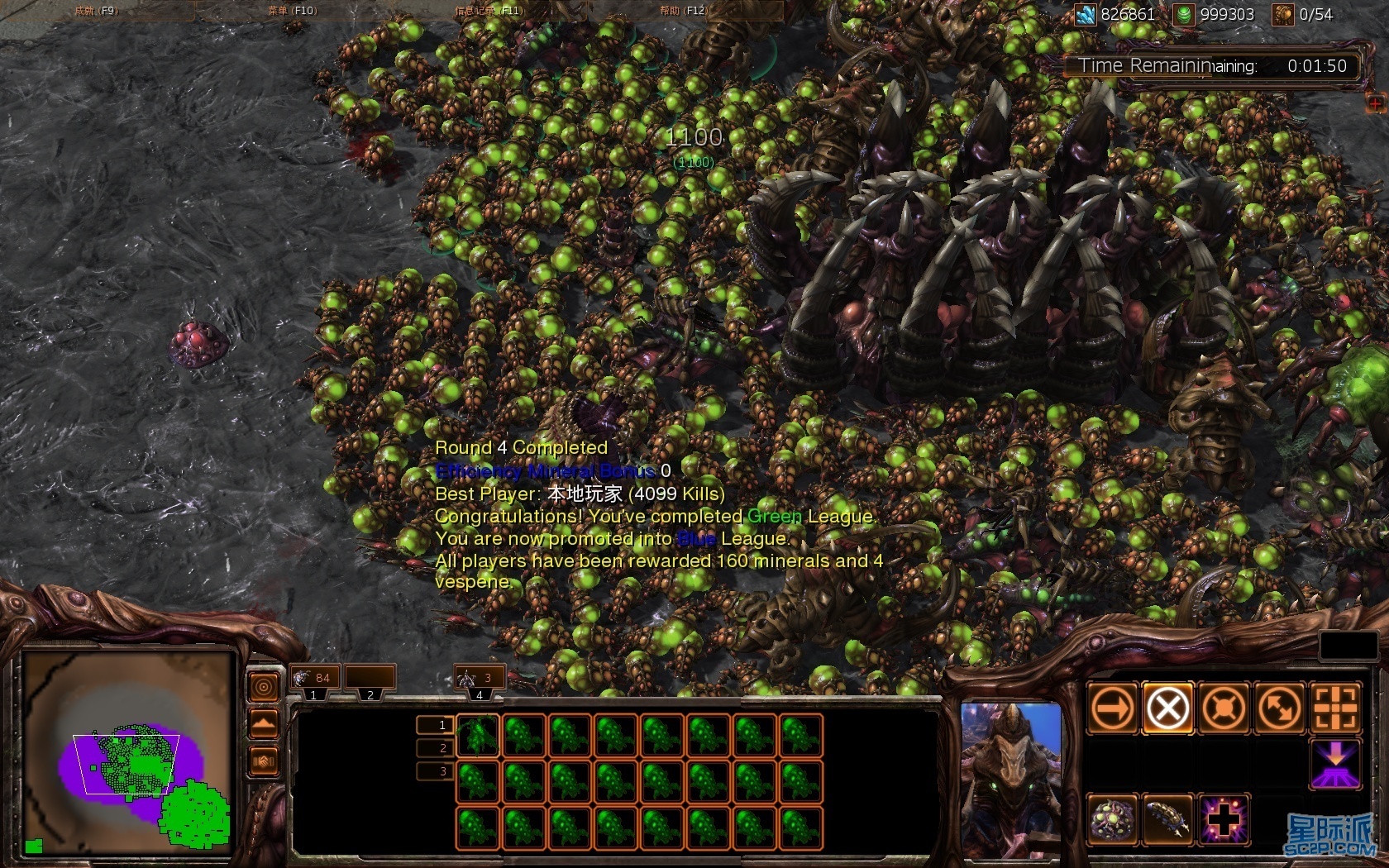Screen dimensions: 1389x868
Task: Select the Hold Position command
Action: (x=1223, y=708)
